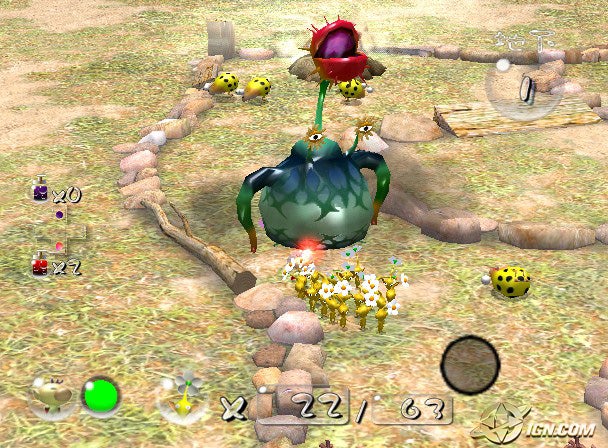Select the purple ultra-bitter spray icon
This screenshot has width=608, height=448.
pos(40,192)
